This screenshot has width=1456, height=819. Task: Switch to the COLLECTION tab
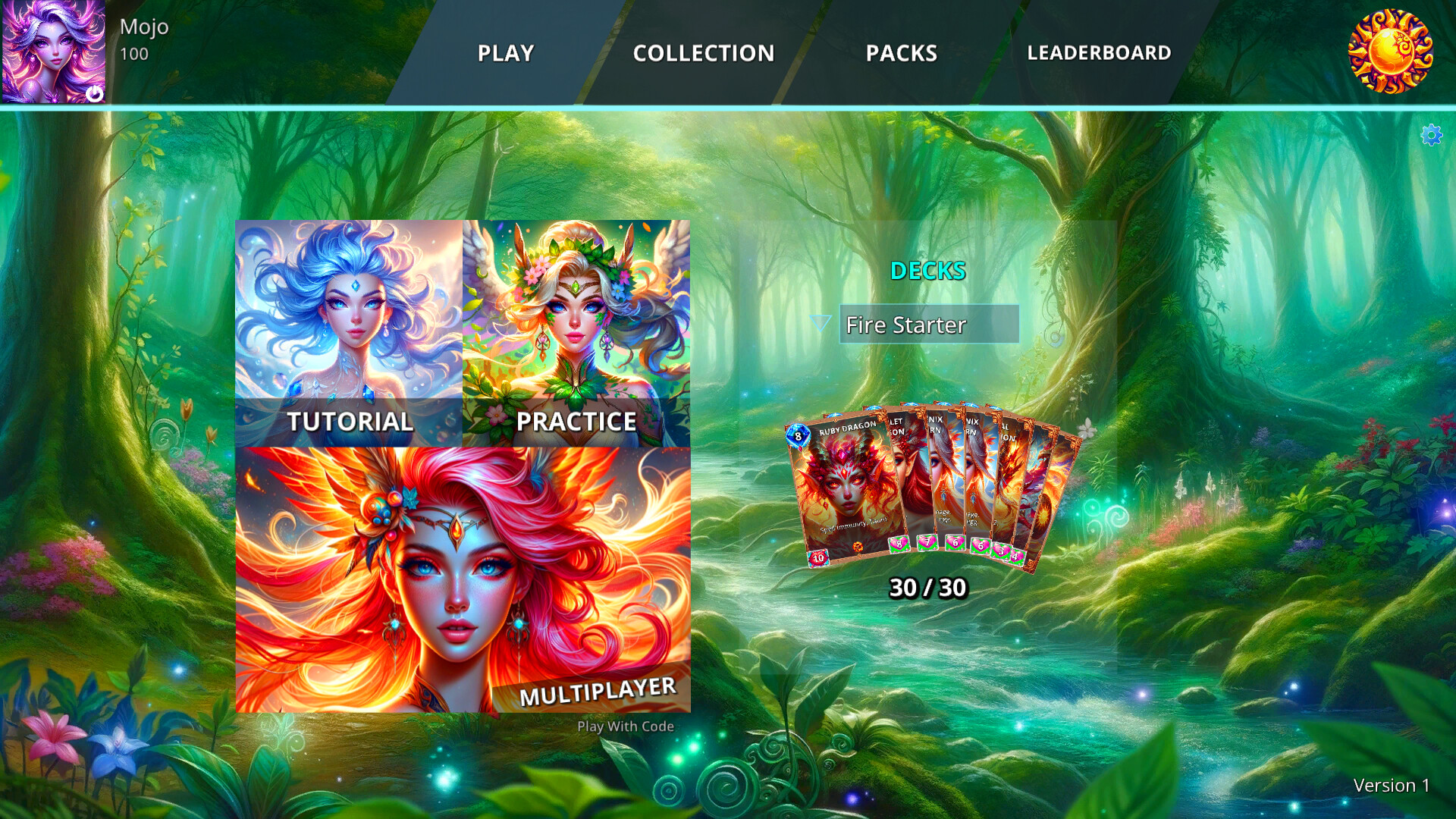click(704, 53)
